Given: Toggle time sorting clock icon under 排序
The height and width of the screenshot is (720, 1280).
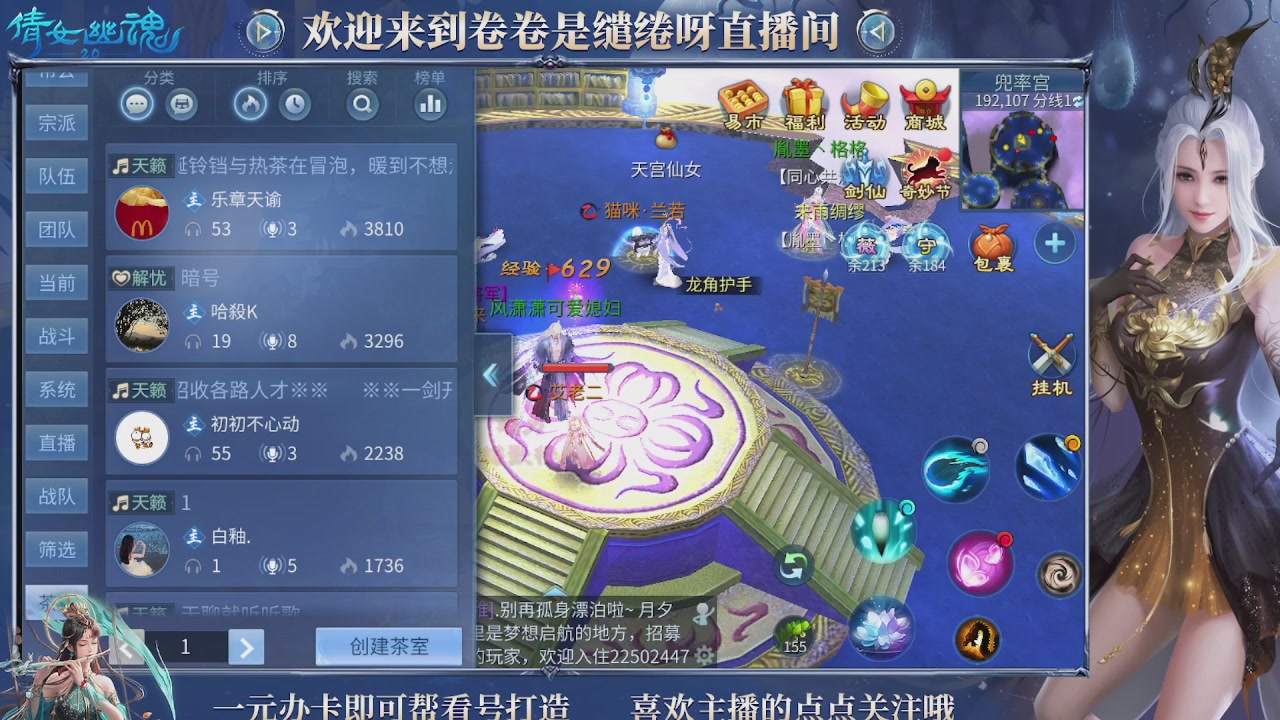Looking at the screenshot, I should (293, 102).
